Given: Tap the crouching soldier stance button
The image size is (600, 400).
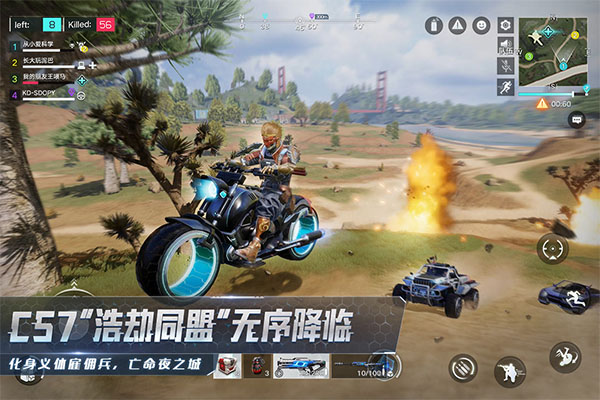Looking at the screenshot, I should click(x=510, y=372).
